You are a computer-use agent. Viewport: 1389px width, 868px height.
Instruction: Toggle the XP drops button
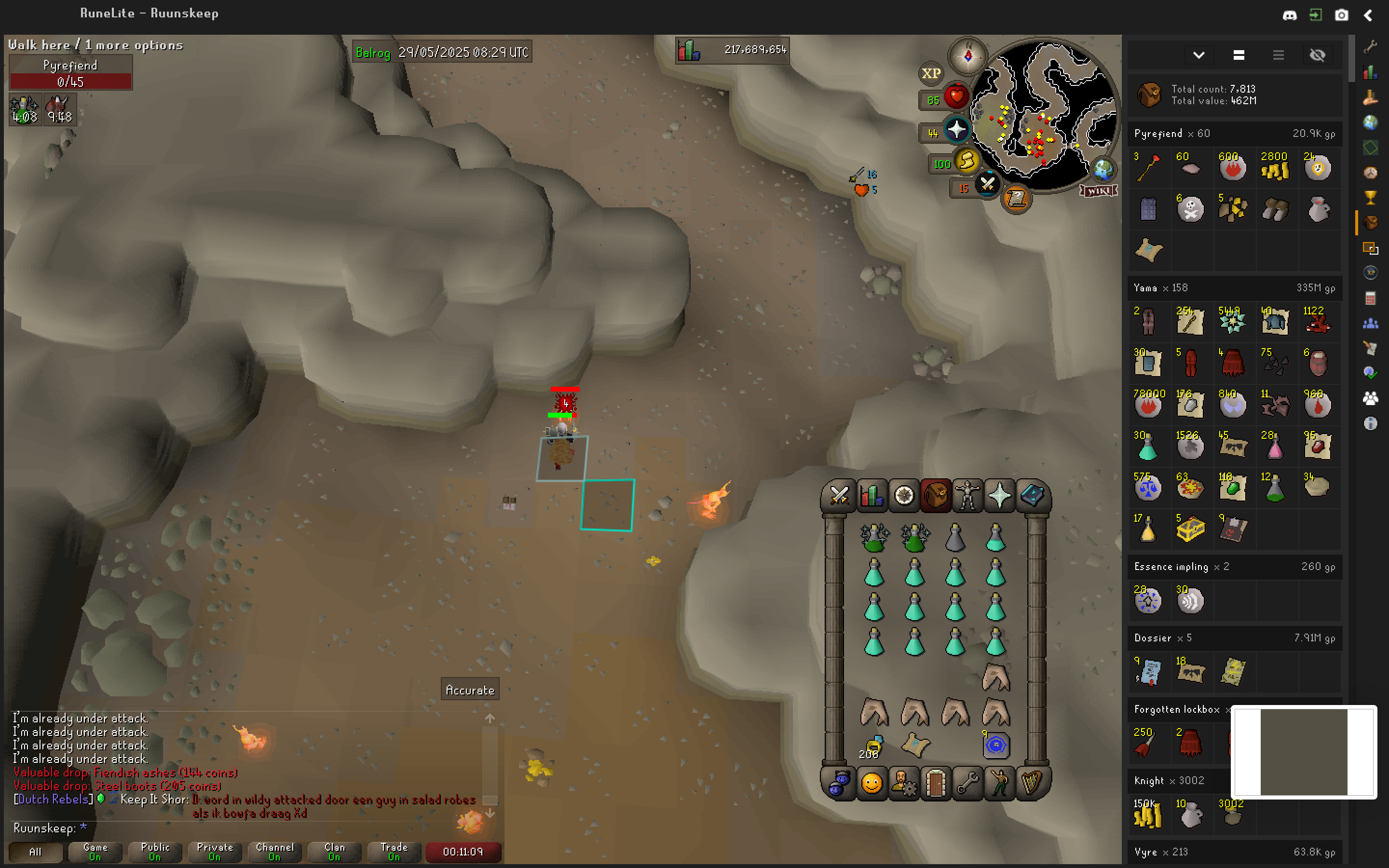(930, 73)
